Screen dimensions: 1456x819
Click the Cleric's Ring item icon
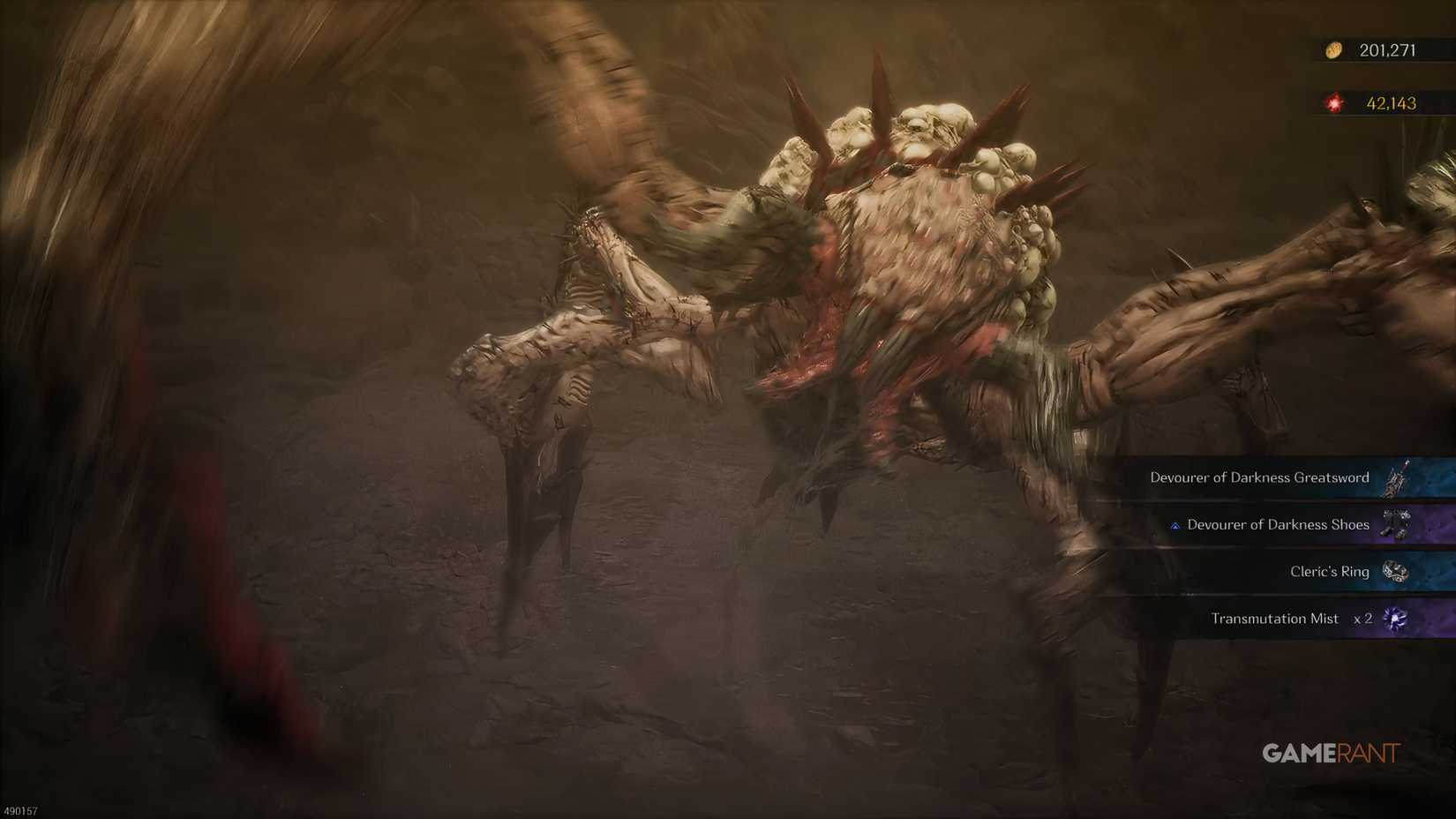coord(1396,572)
